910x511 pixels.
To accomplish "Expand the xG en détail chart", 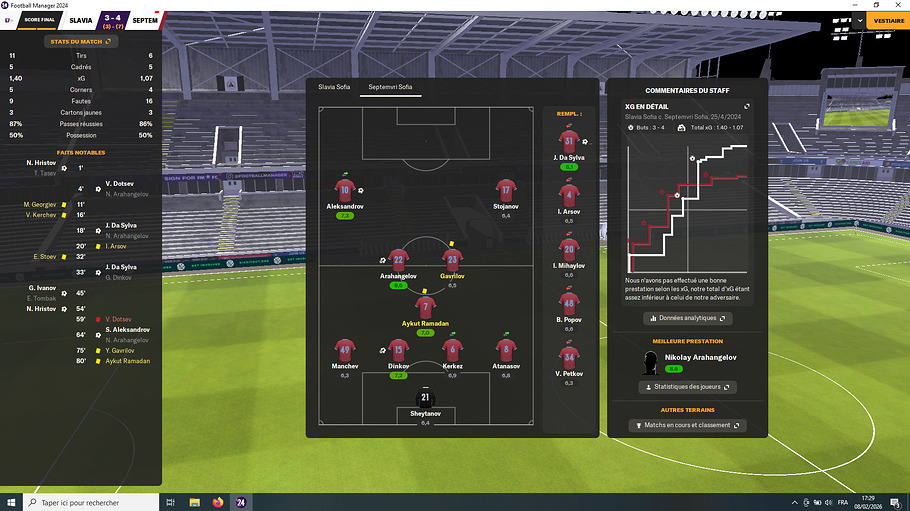I will click(747, 106).
